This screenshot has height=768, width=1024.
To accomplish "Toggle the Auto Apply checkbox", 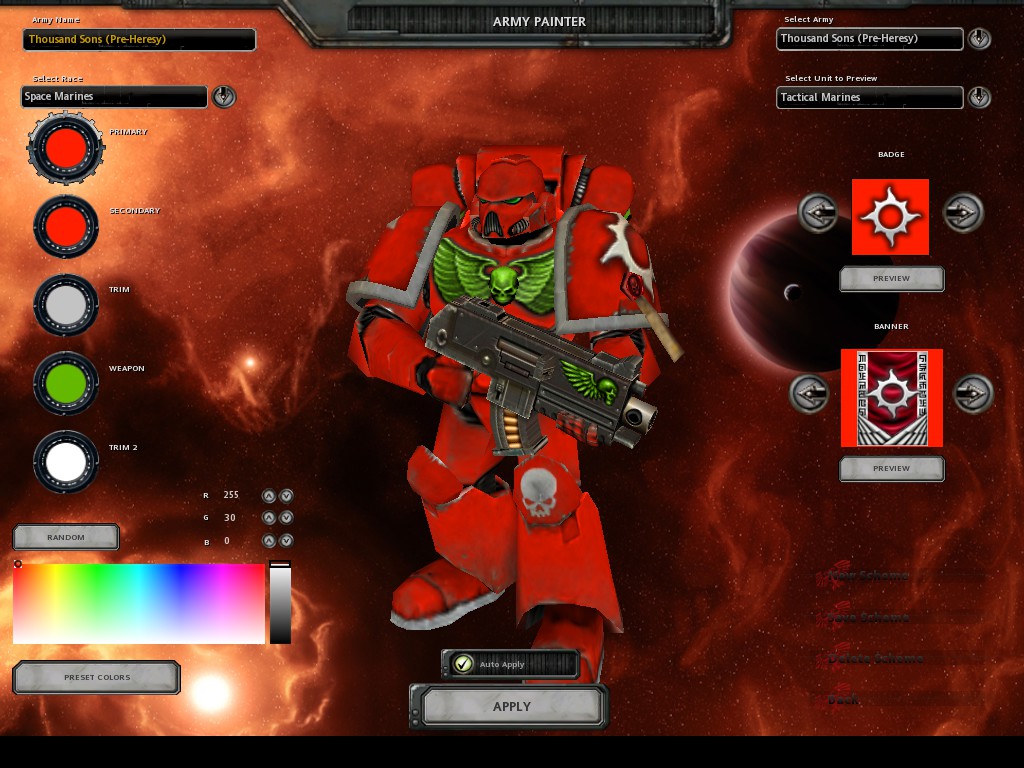I will pos(463,664).
